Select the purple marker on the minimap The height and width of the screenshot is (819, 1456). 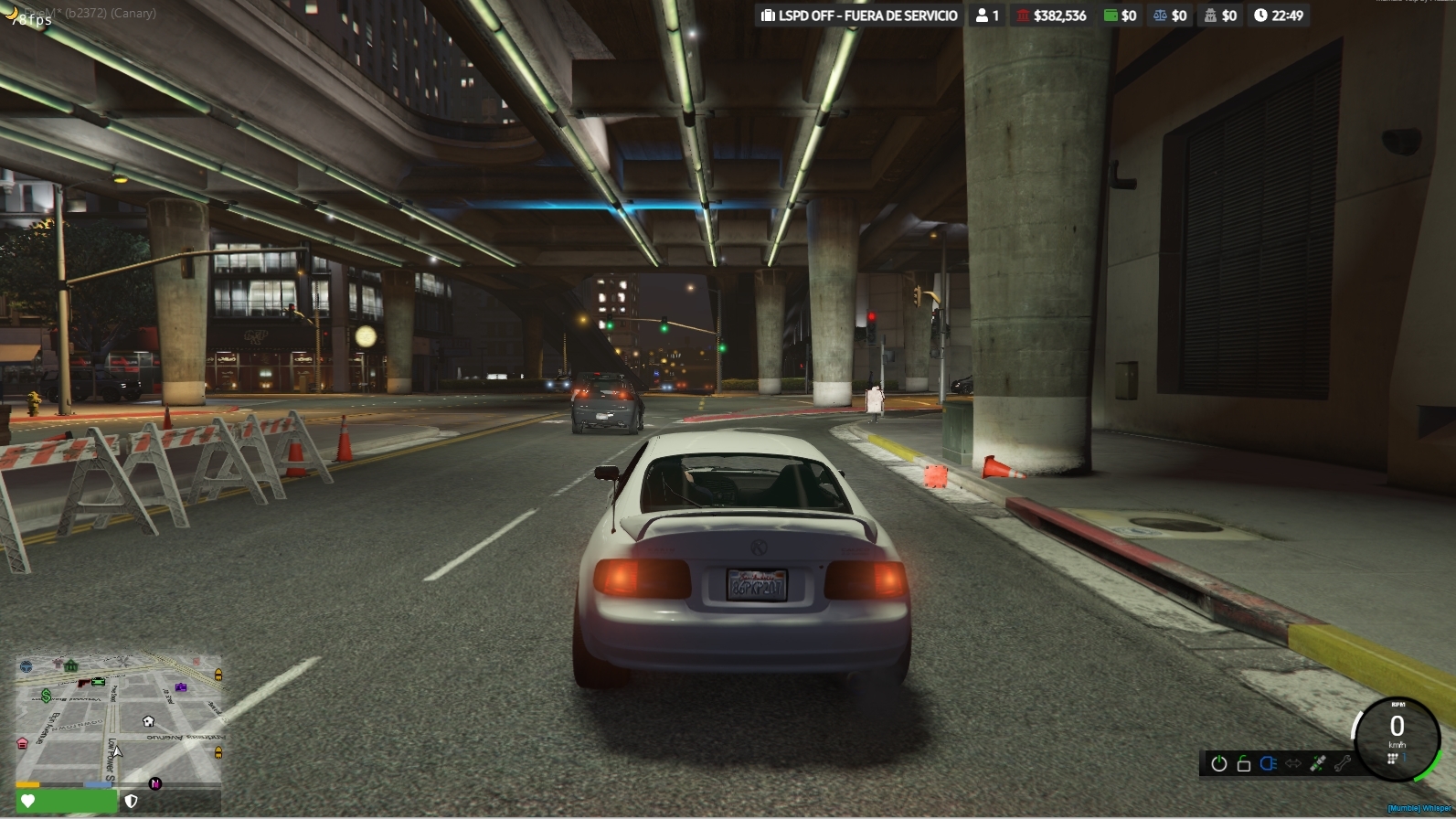pos(181,686)
